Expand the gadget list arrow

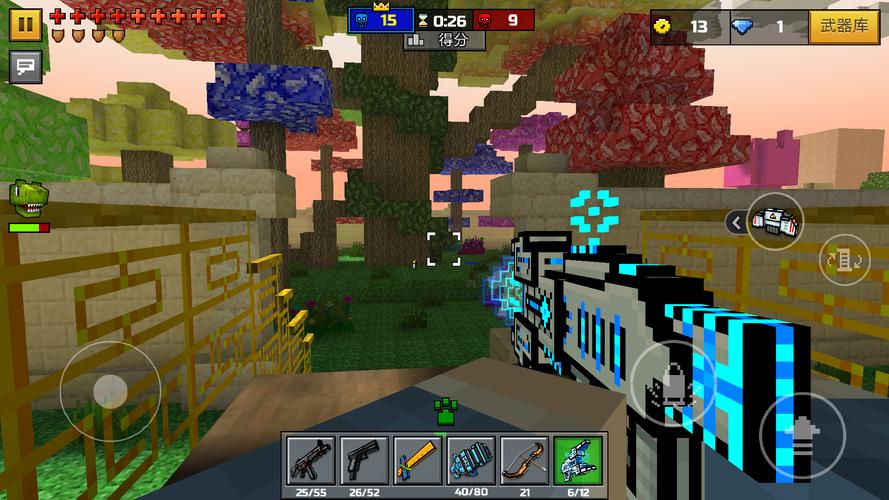click(x=736, y=222)
